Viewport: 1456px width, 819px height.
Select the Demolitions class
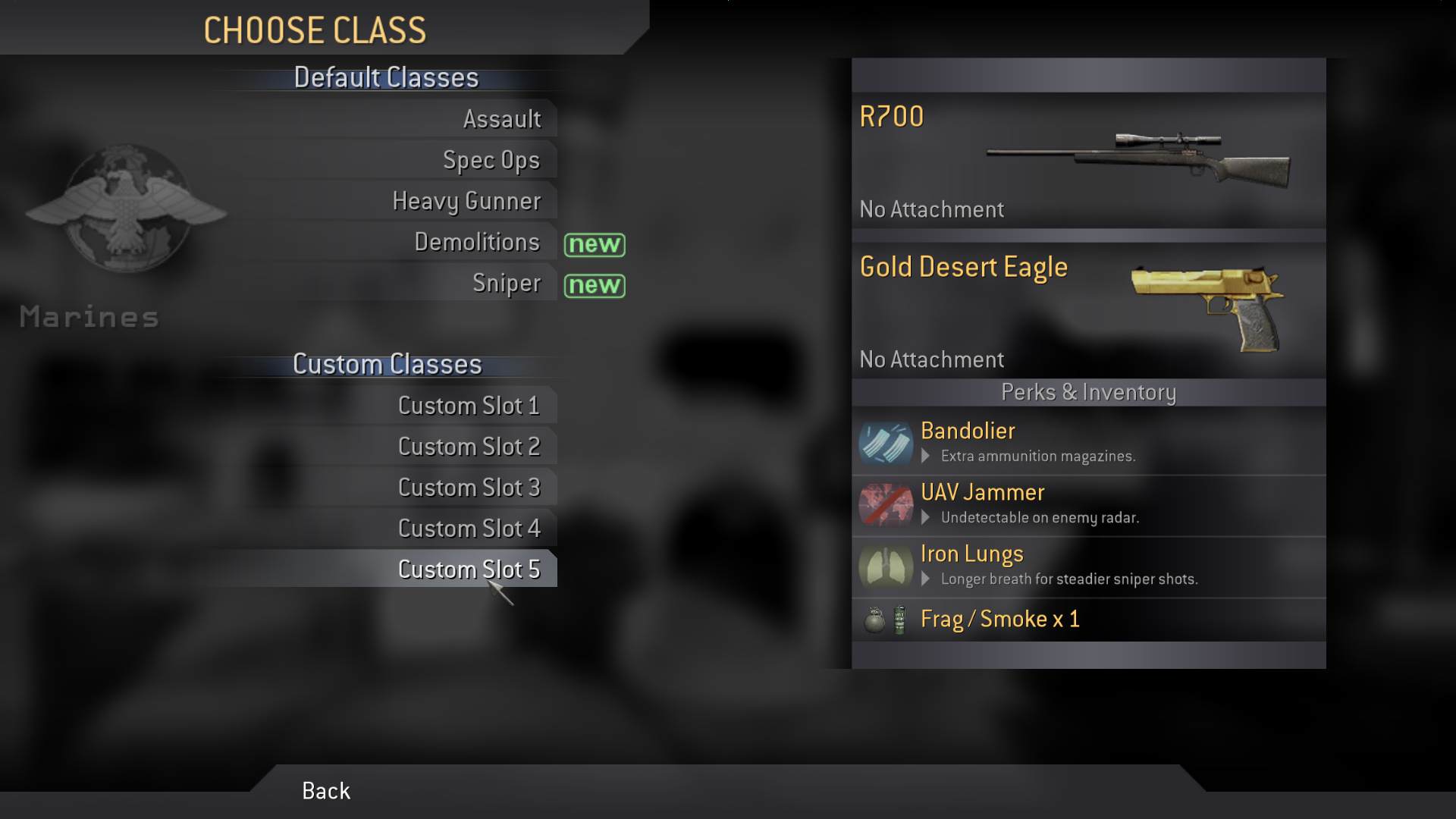tap(476, 242)
